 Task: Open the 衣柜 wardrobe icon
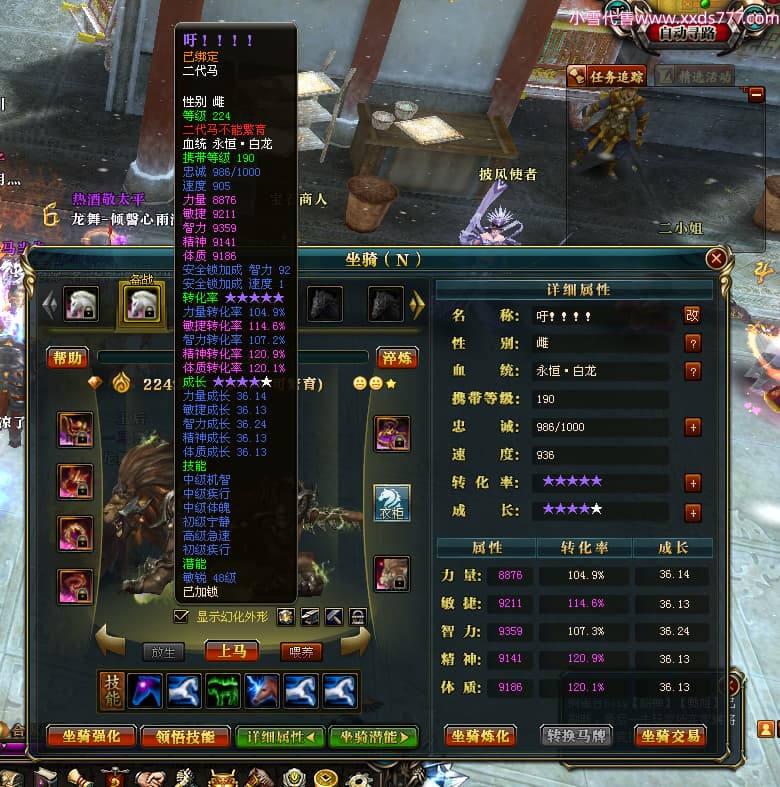pos(392,503)
